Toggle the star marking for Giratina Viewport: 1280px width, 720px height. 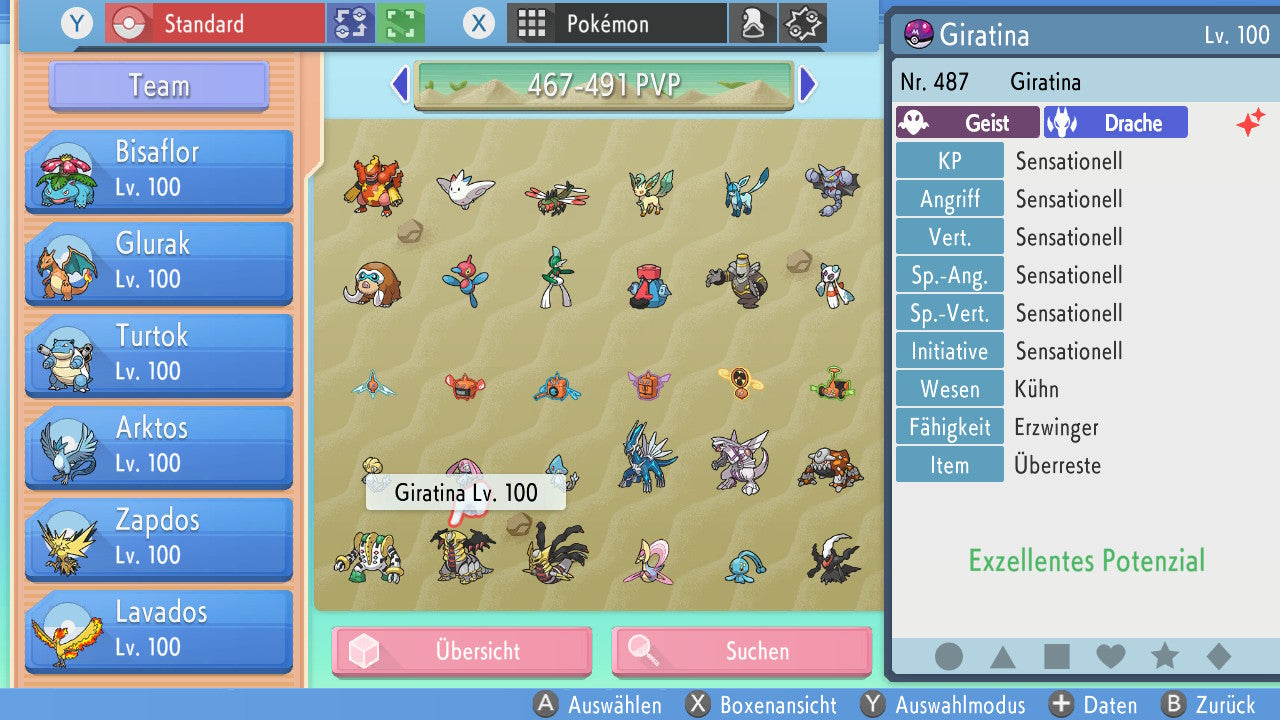(x=1164, y=655)
